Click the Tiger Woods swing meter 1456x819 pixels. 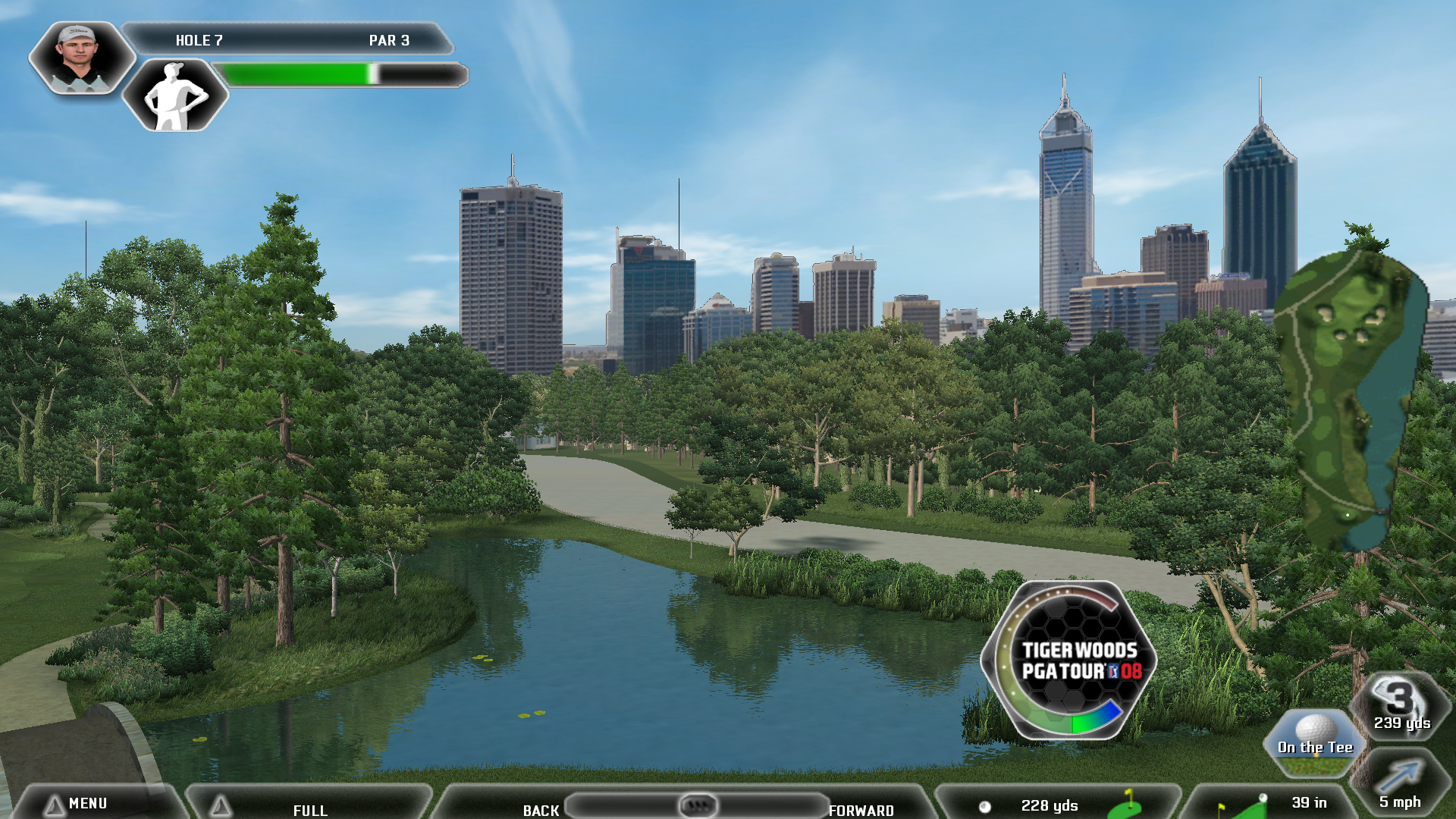(1069, 660)
